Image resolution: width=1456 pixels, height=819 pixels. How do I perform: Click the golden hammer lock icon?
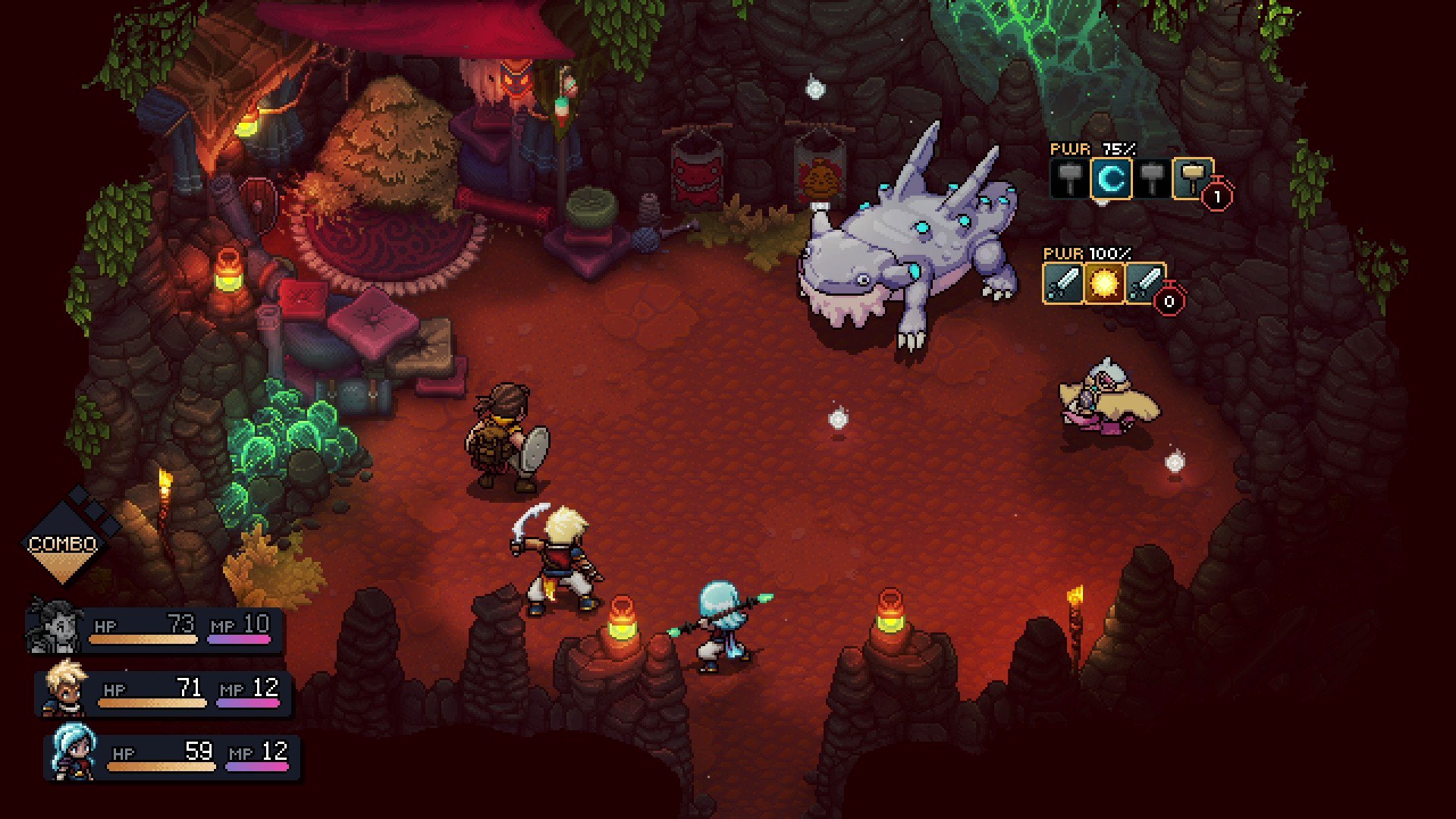point(1191,178)
